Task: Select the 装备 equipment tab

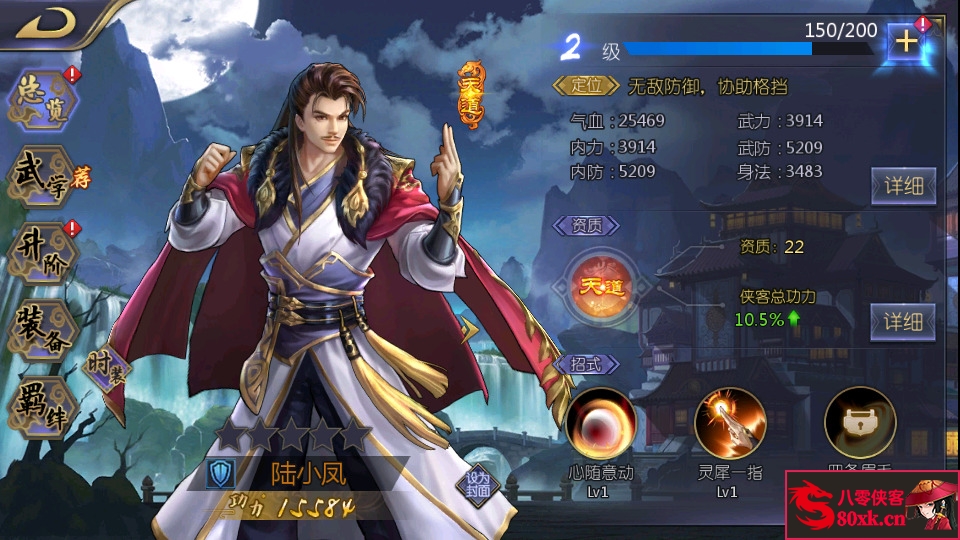Action: pyautogui.click(x=42, y=328)
